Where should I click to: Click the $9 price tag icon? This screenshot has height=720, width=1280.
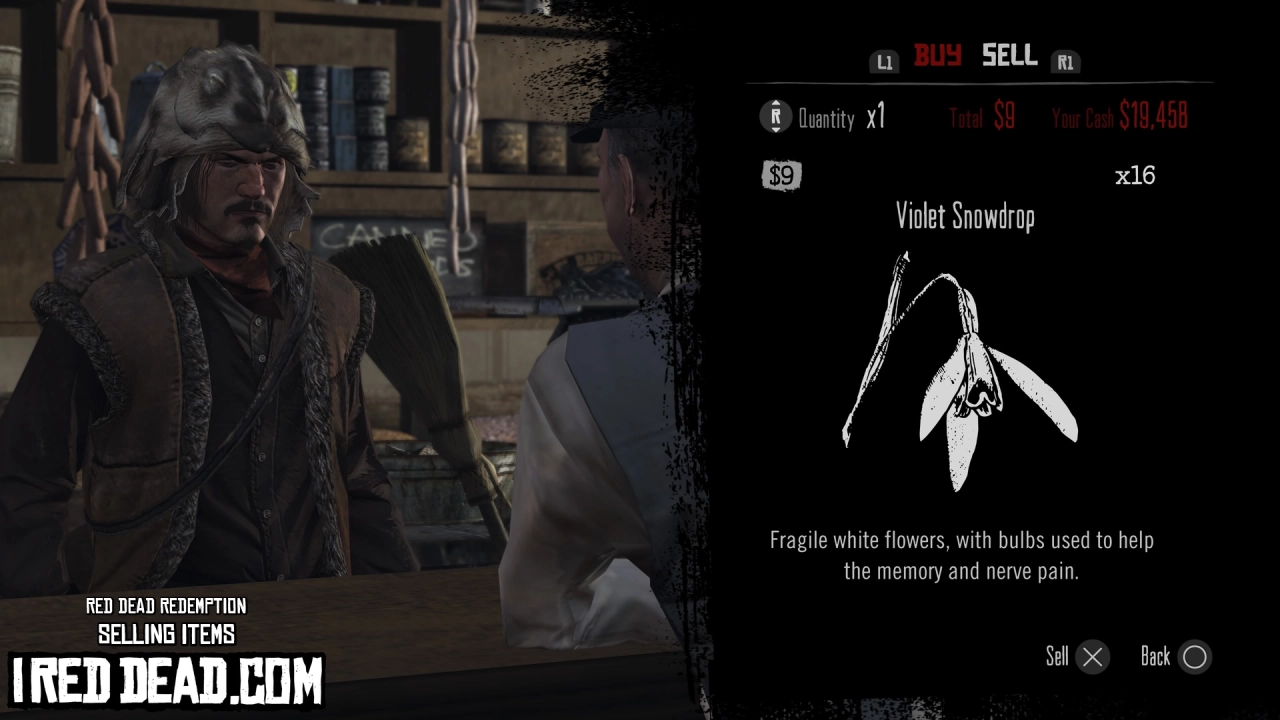click(x=782, y=176)
